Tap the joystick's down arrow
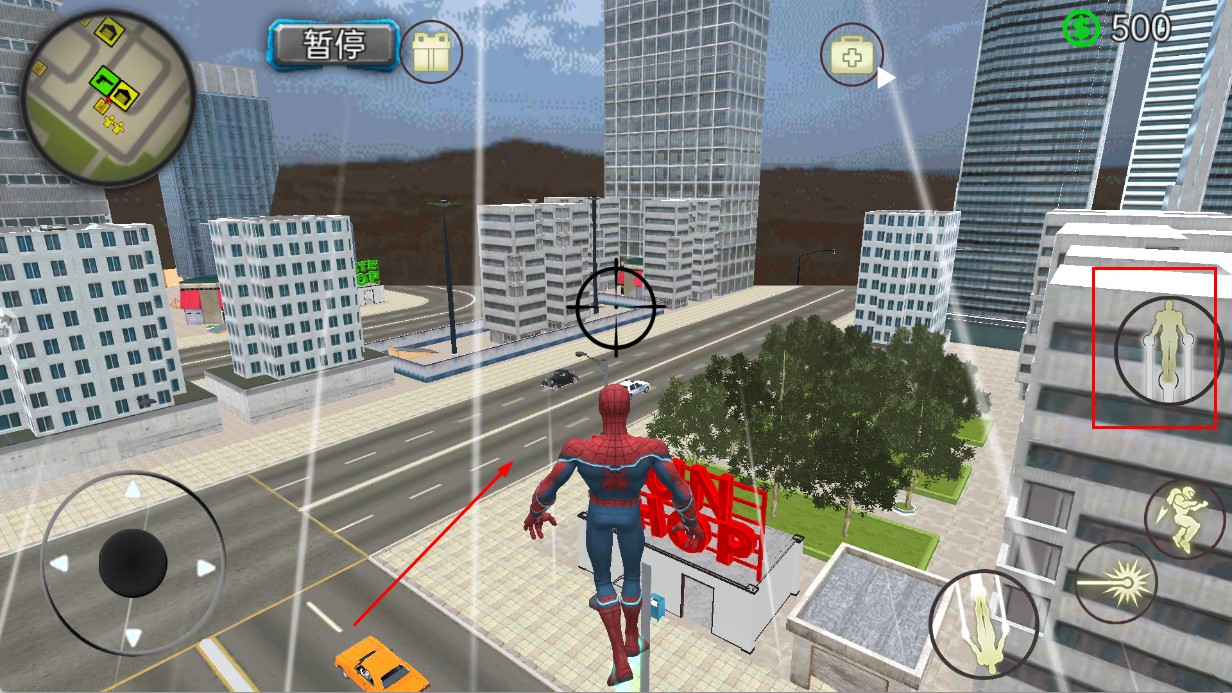Image resolution: width=1232 pixels, height=693 pixels. pos(132,637)
